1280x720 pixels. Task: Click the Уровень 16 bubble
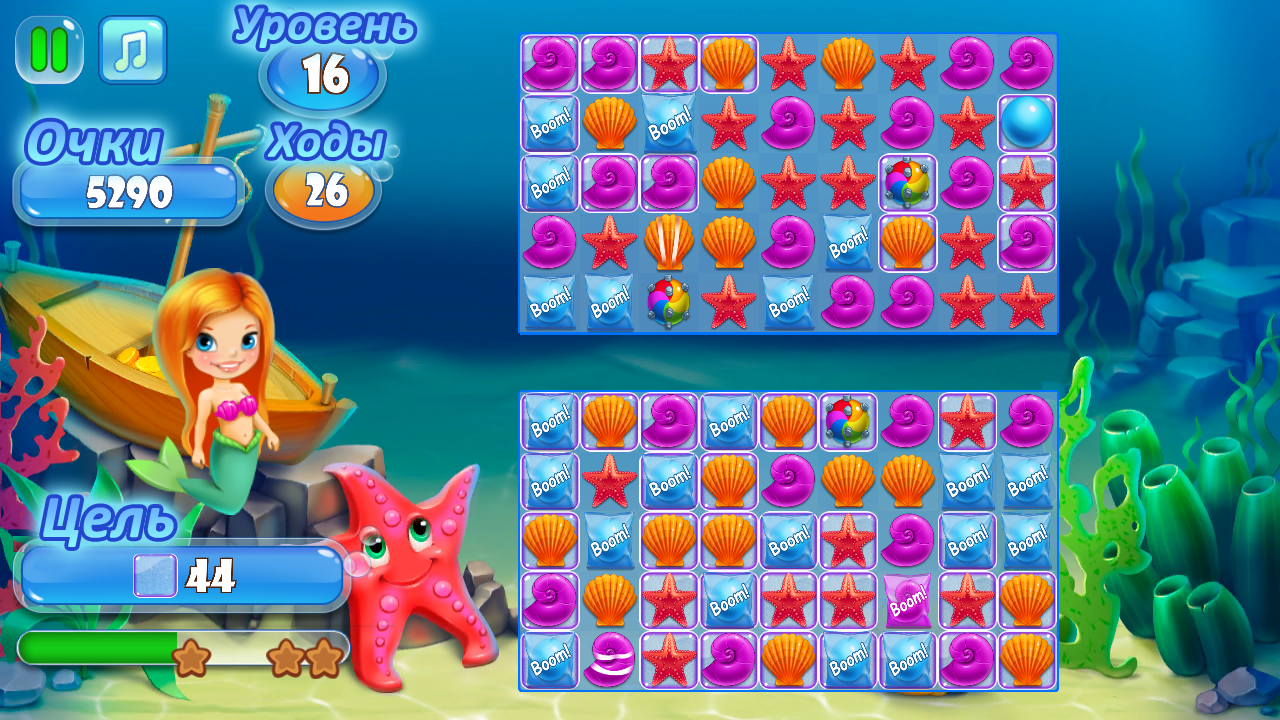pyautogui.click(x=321, y=71)
